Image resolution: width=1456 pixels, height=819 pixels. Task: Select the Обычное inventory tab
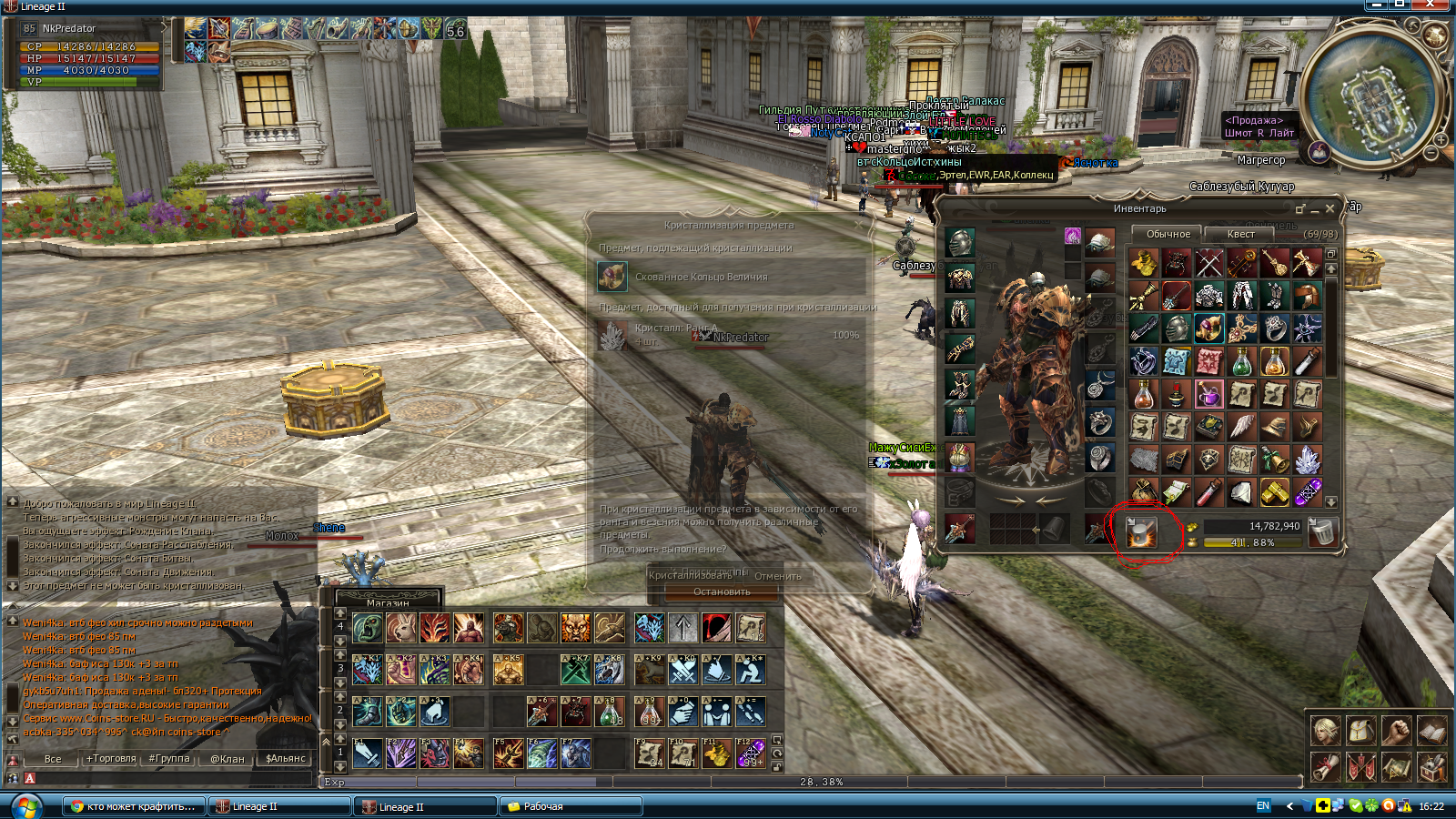(x=1168, y=234)
